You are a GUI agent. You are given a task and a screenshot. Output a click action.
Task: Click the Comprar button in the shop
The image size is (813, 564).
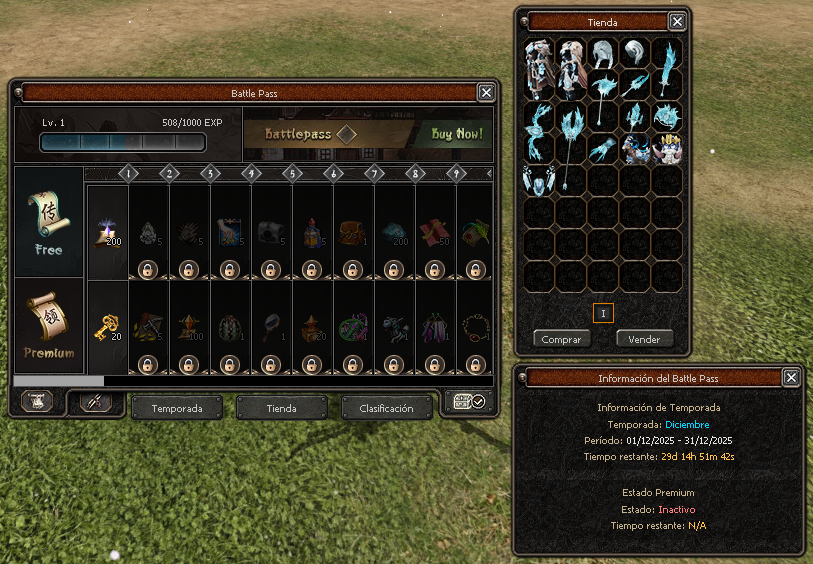tap(561, 339)
